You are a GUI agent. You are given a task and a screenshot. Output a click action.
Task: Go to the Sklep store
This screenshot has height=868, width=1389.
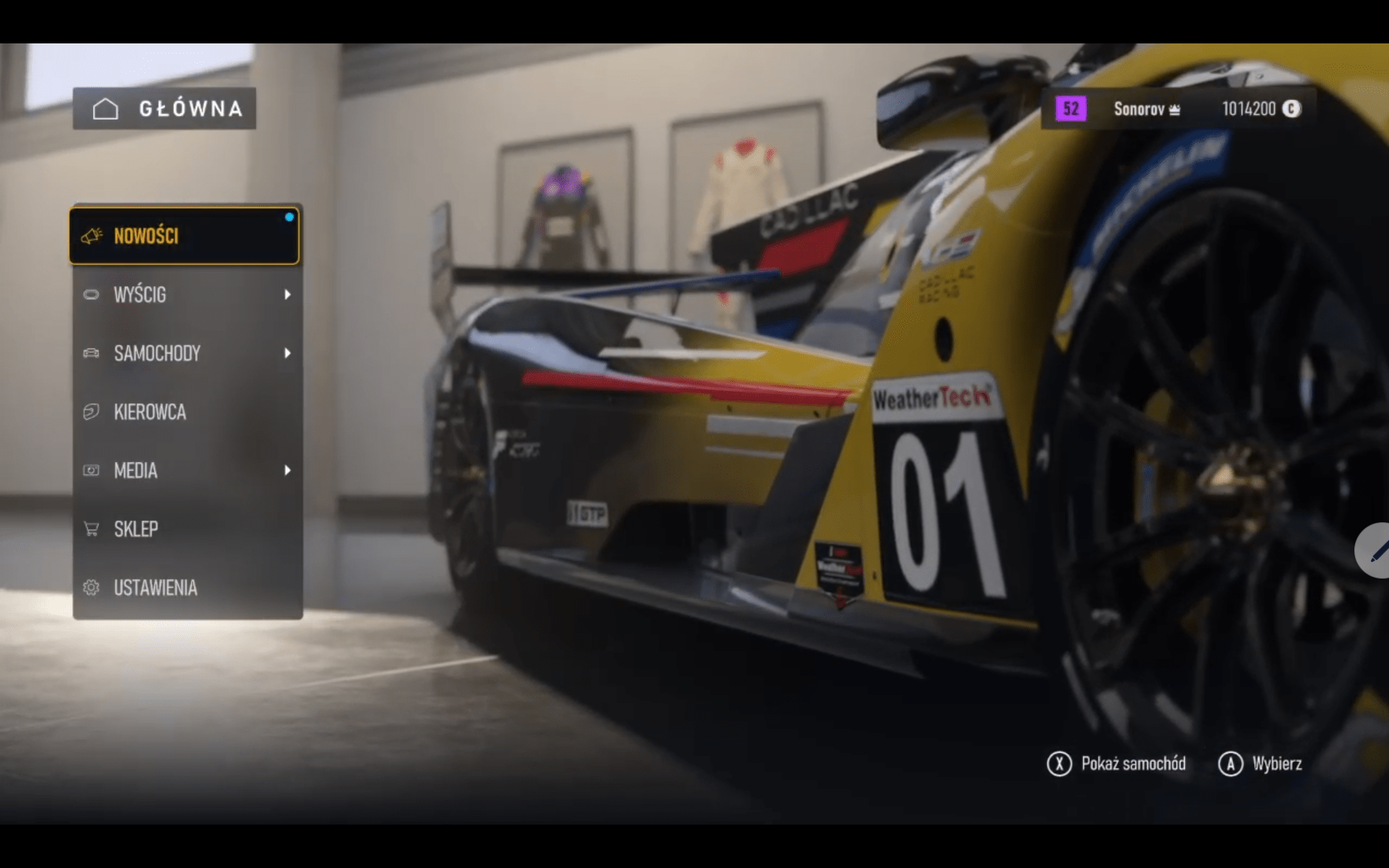[x=187, y=529]
